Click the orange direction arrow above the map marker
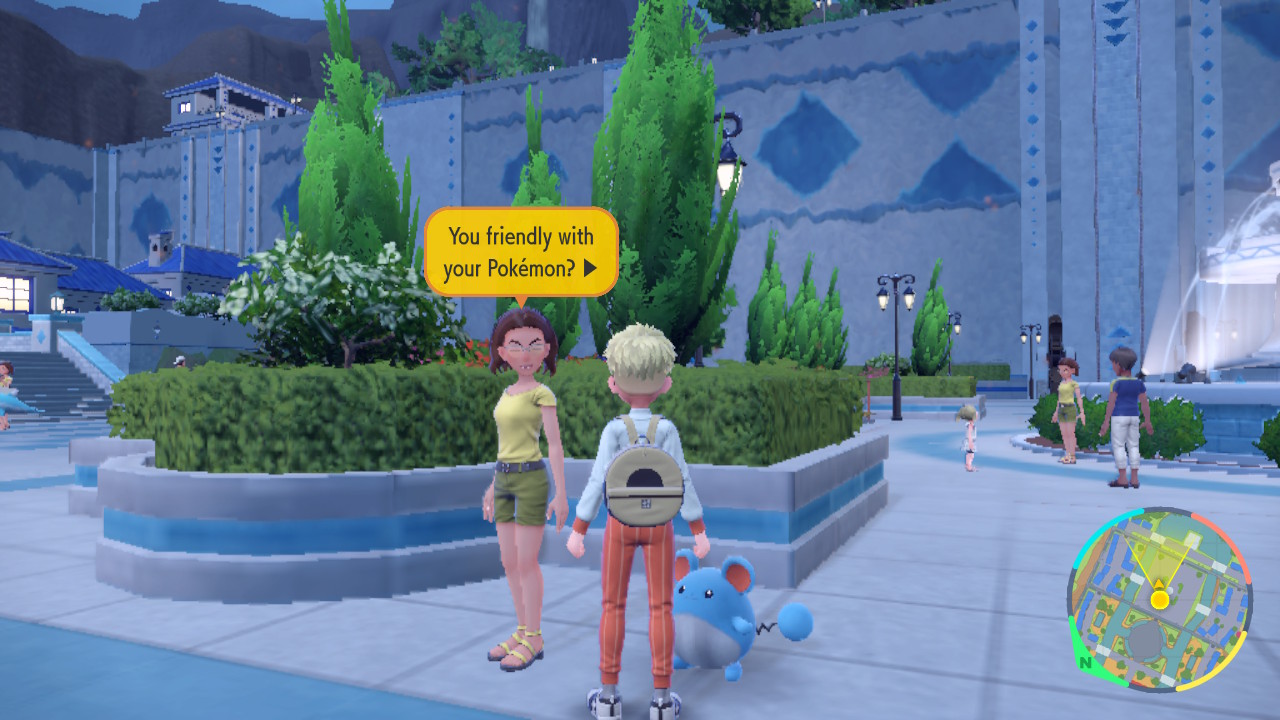Screen dimensions: 1280x720 [1159, 583]
